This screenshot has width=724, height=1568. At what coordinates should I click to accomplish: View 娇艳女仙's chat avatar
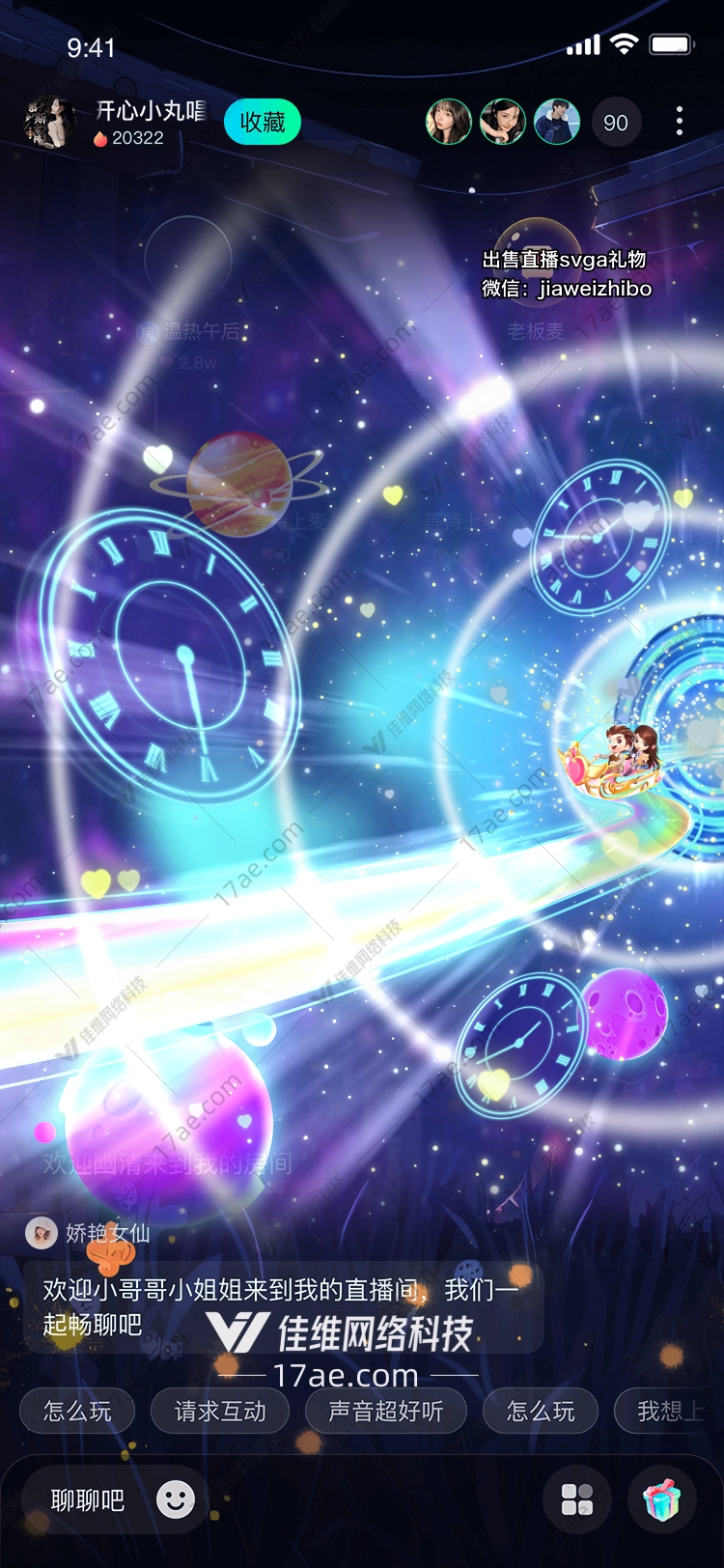tap(41, 1232)
